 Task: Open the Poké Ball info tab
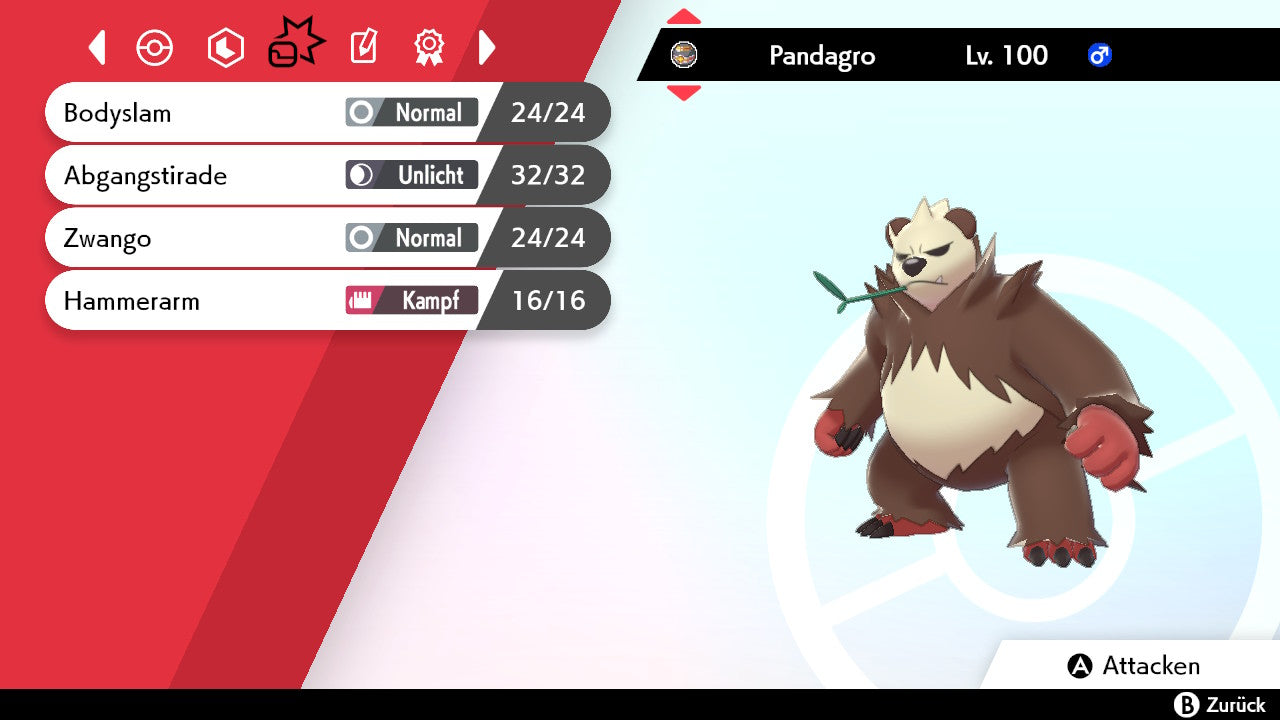click(x=155, y=48)
